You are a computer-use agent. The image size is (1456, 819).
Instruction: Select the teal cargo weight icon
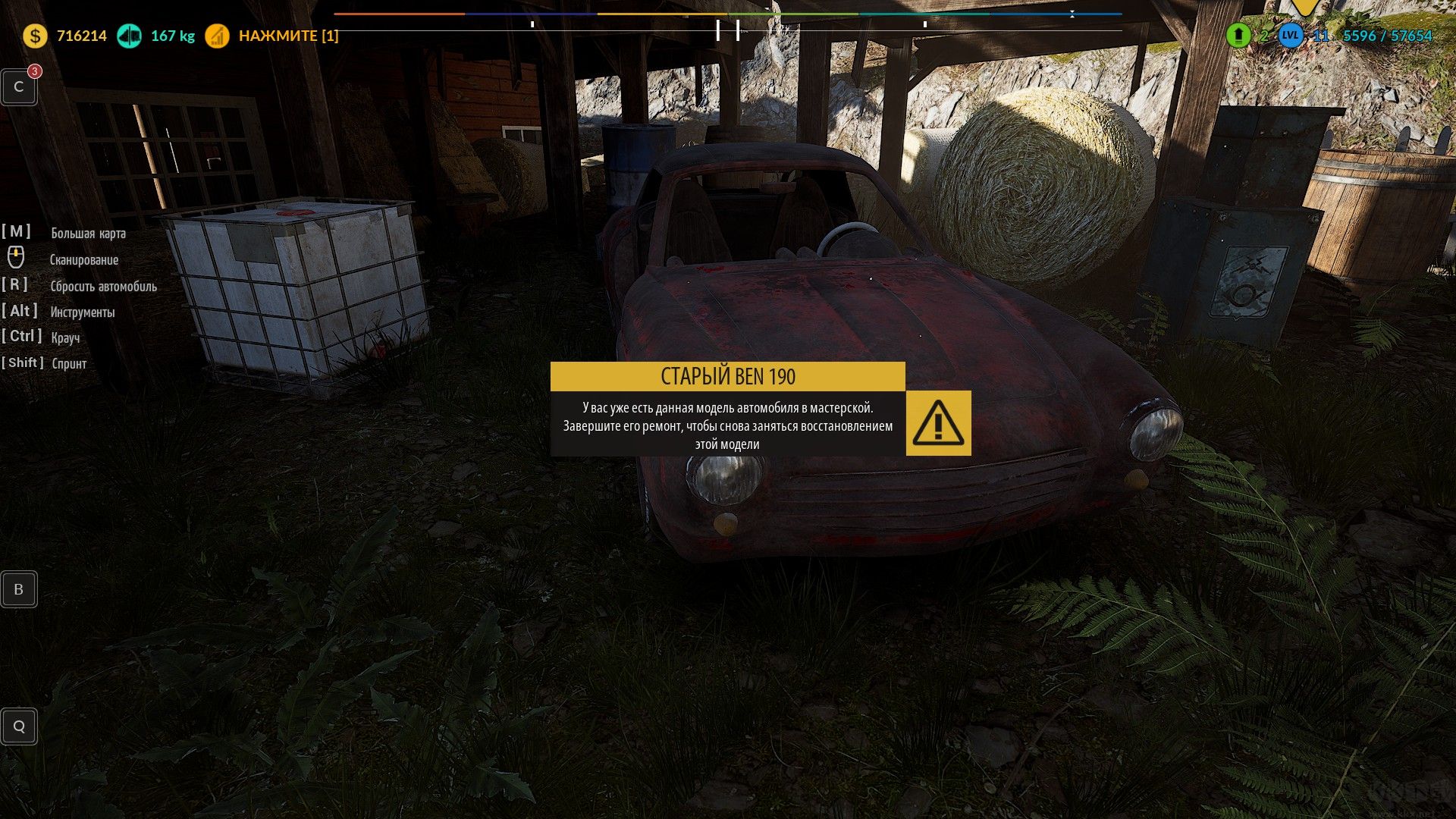[129, 36]
